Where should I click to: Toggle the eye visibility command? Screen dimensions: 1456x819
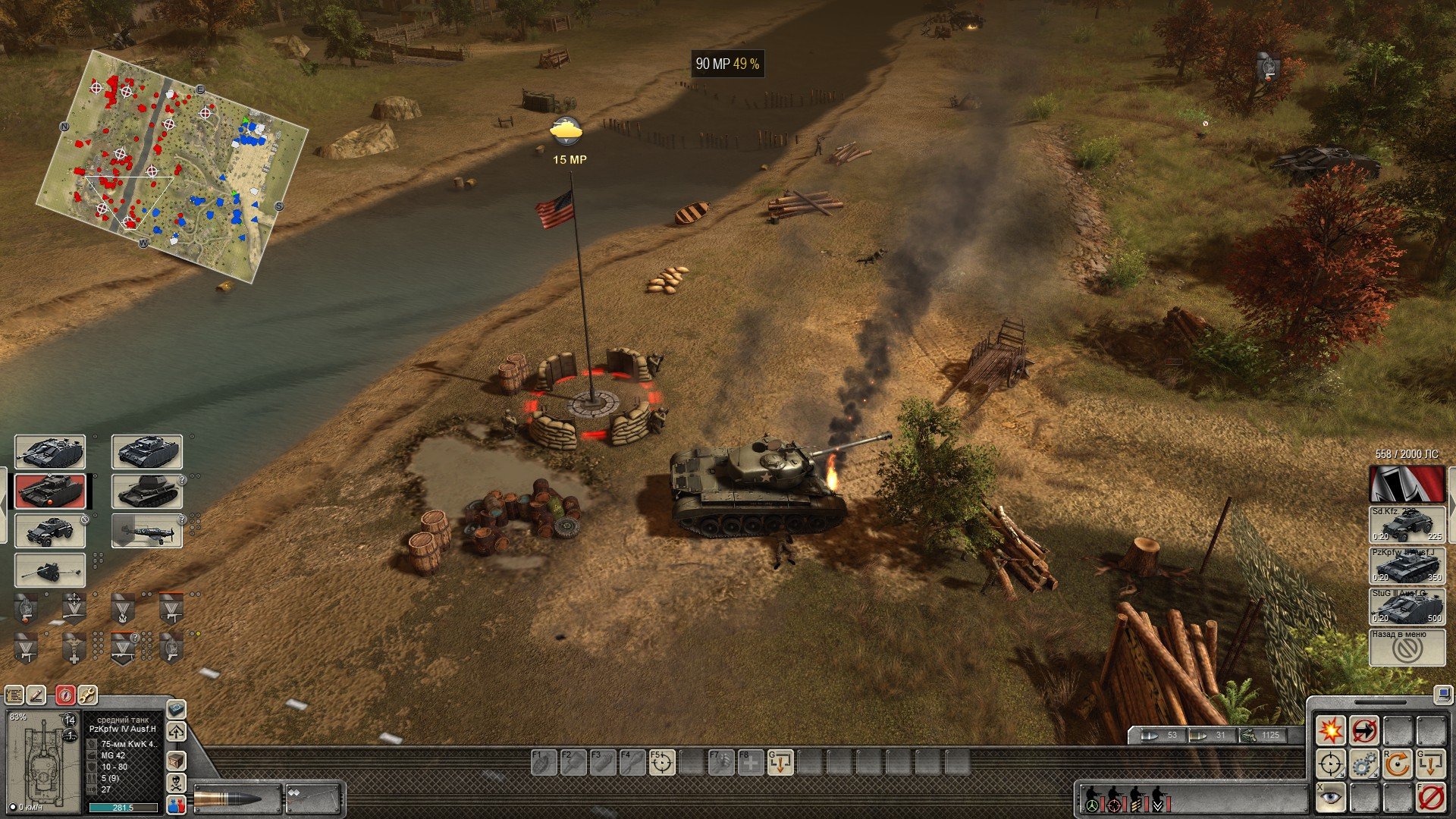point(1330,796)
